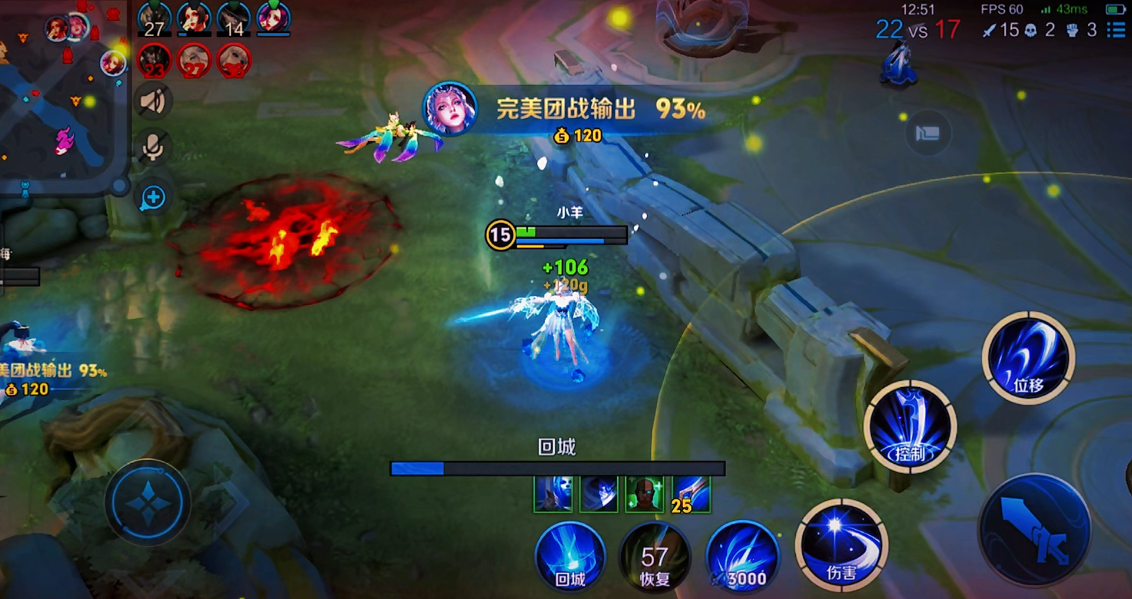Screen dimensions: 1132x599
Task: Cast the 控制 control ability
Action: tap(910, 427)
